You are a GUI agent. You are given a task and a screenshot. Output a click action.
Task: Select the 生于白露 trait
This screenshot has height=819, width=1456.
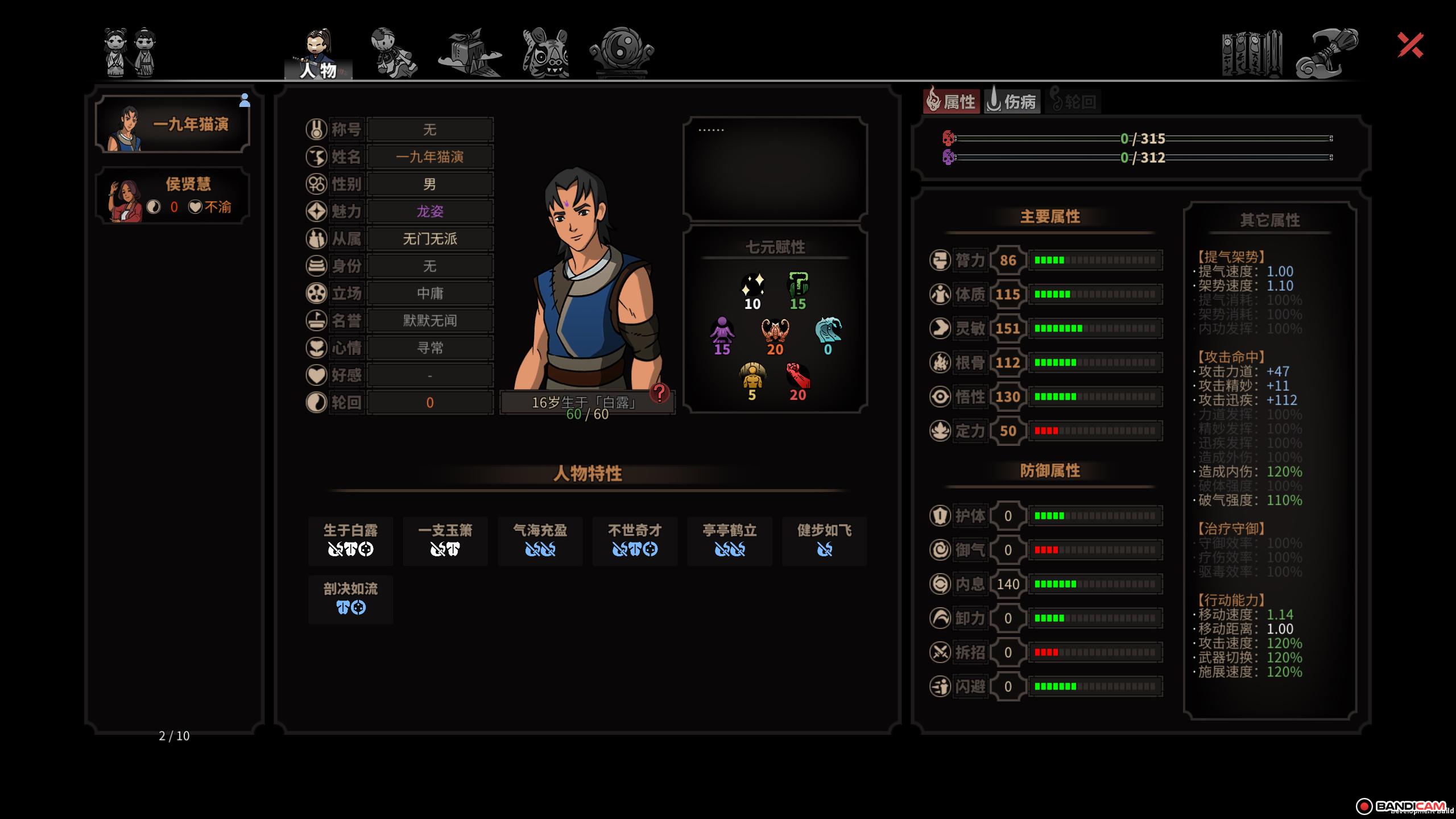(x=350, y=540)
